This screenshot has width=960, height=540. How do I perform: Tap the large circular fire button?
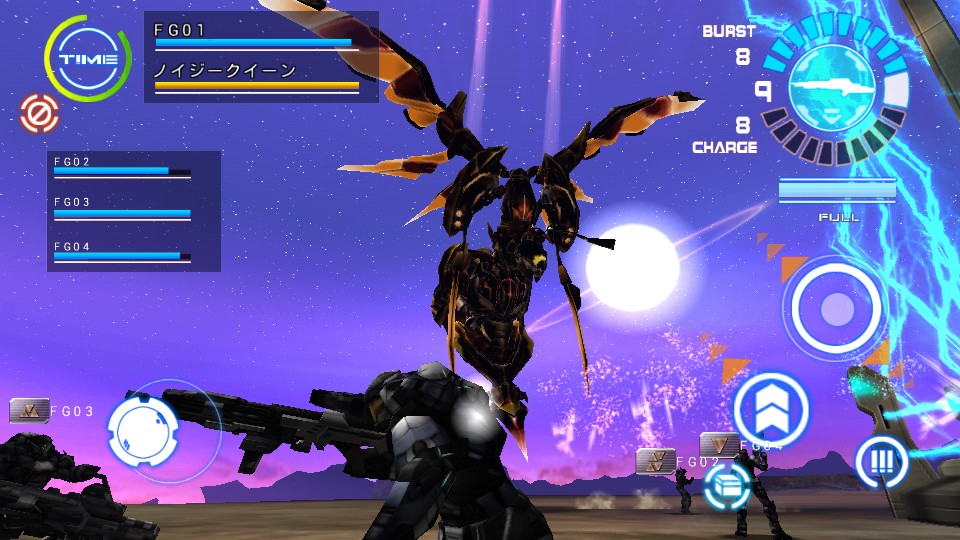(x=836, y=307)
